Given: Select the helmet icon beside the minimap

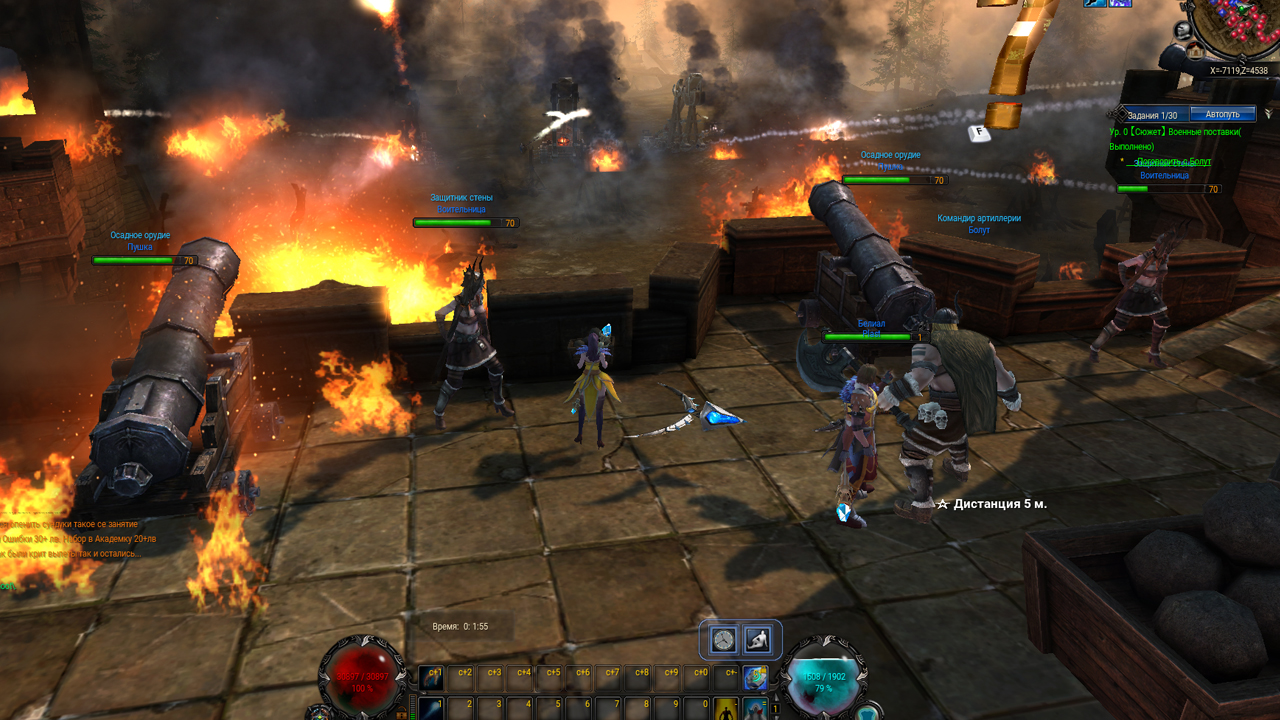Looking at the screenshot, I should click(1183, 29).
